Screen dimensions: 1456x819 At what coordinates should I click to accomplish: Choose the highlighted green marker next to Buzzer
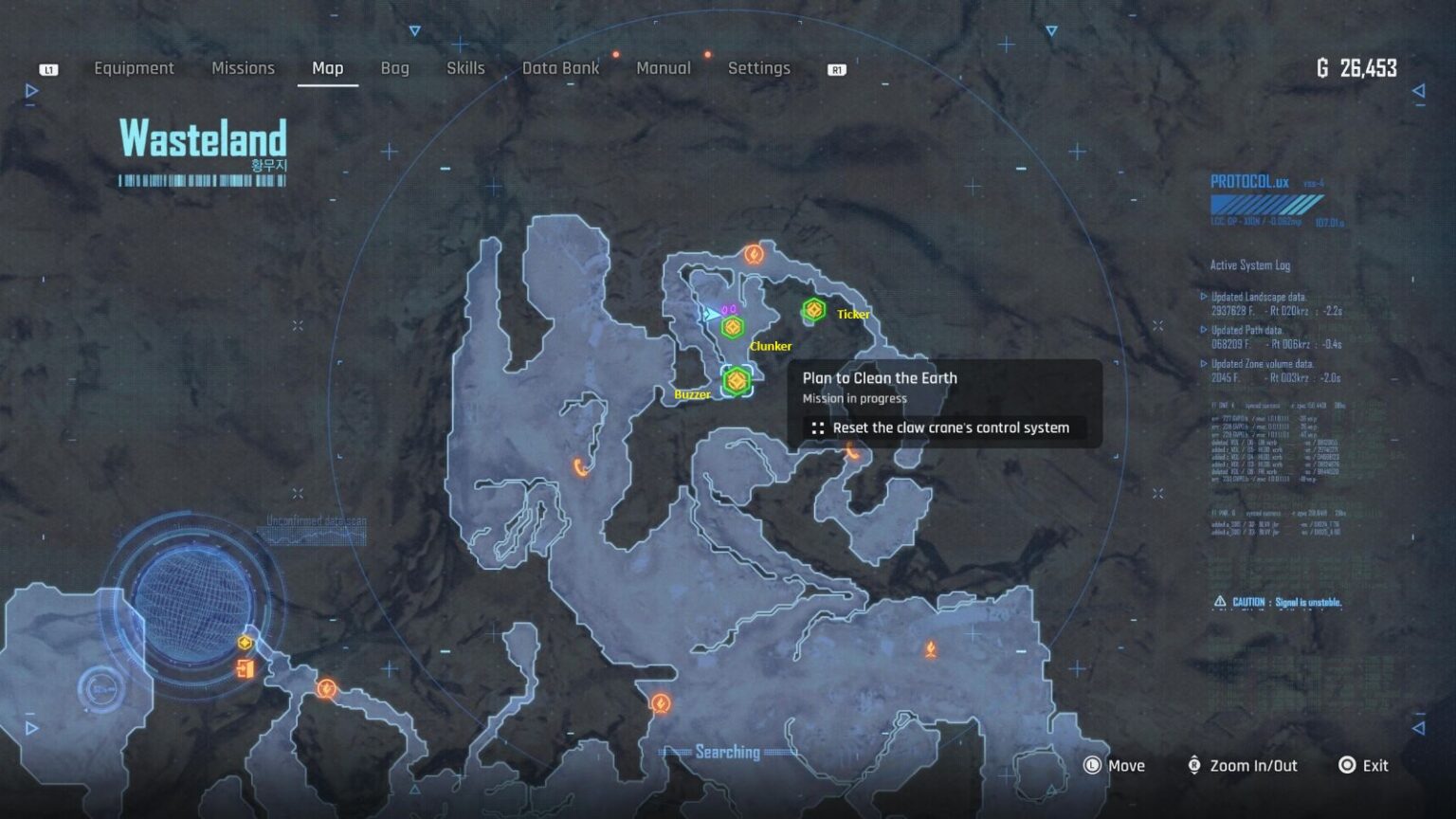pyautogui.click(x=737, y=381)
